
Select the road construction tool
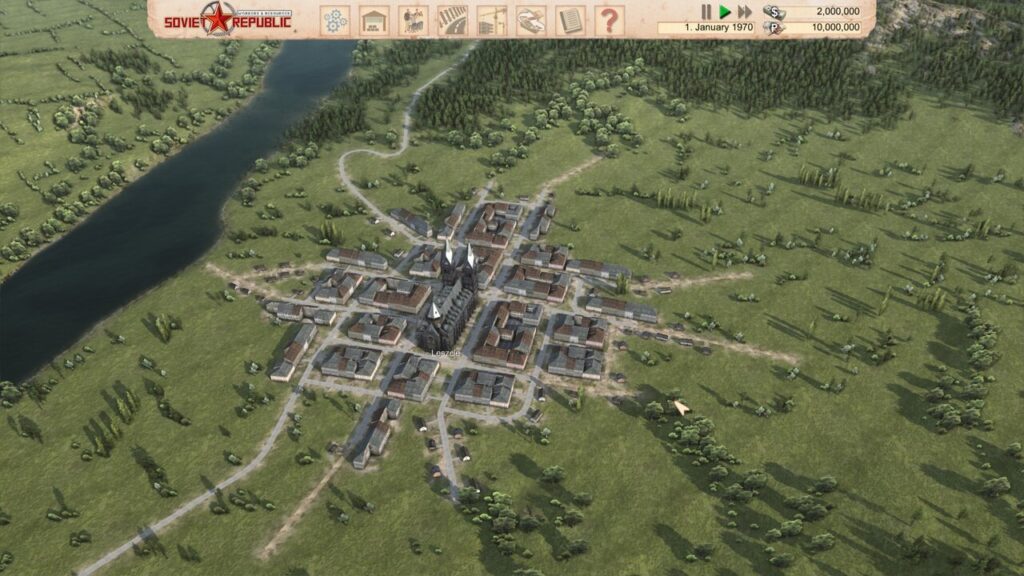point(452,20)
